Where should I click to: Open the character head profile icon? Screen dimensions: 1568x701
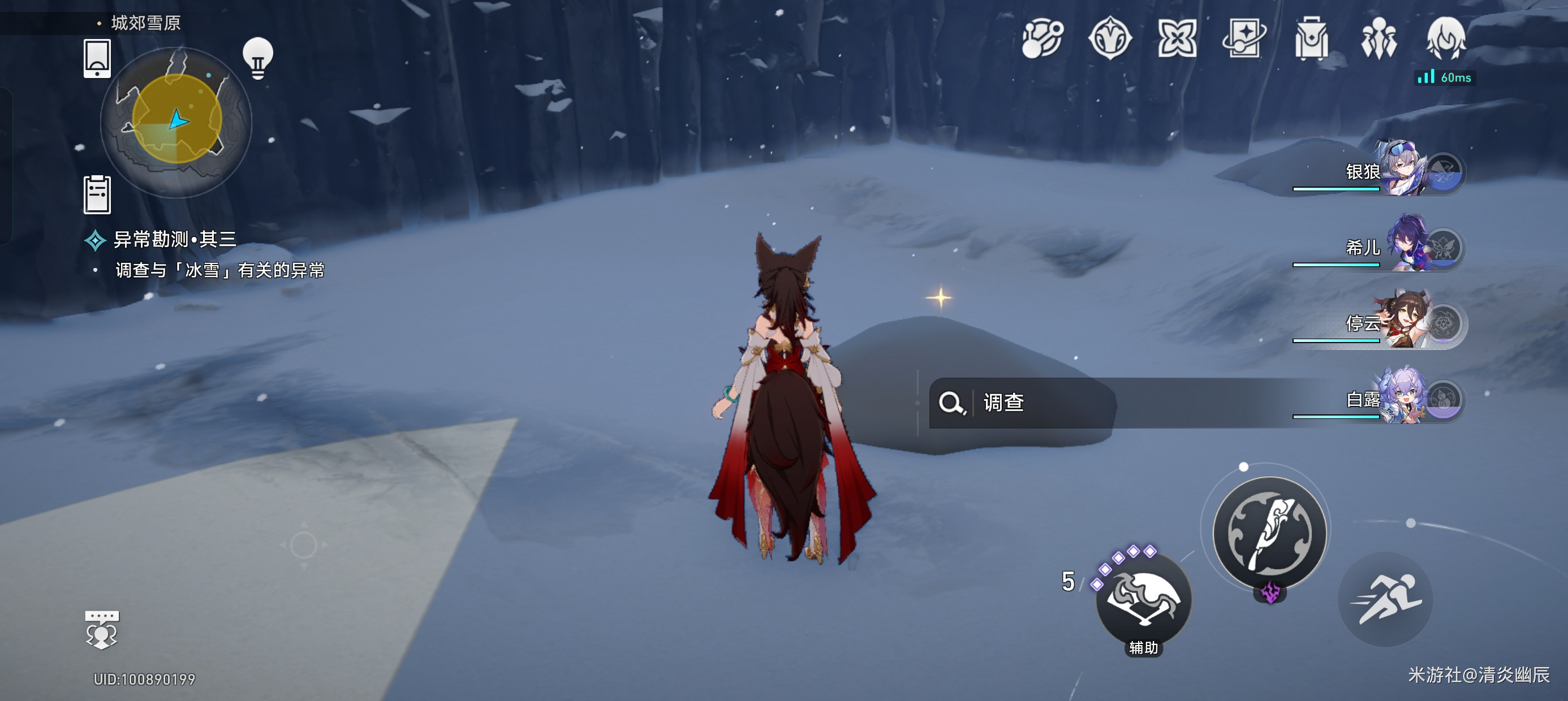tap(1446, 38)
